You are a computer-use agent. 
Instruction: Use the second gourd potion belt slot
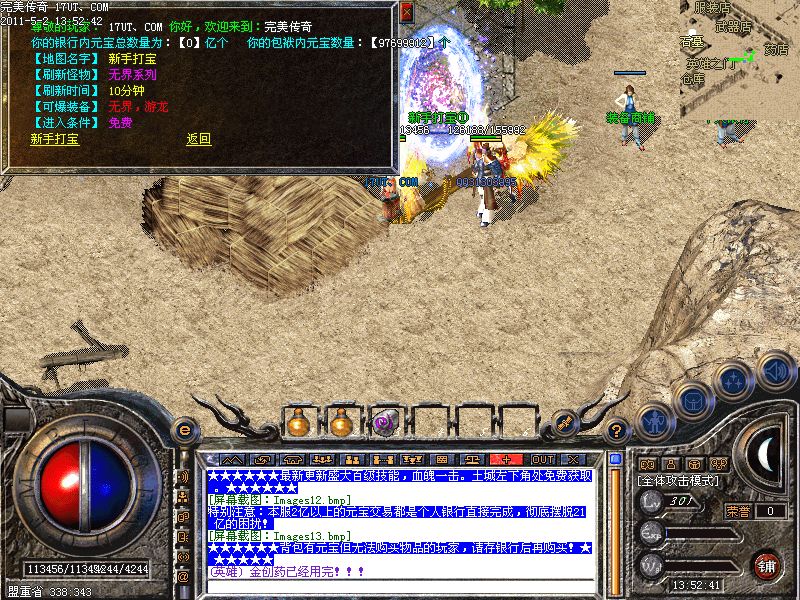click(x=341, y=422)
